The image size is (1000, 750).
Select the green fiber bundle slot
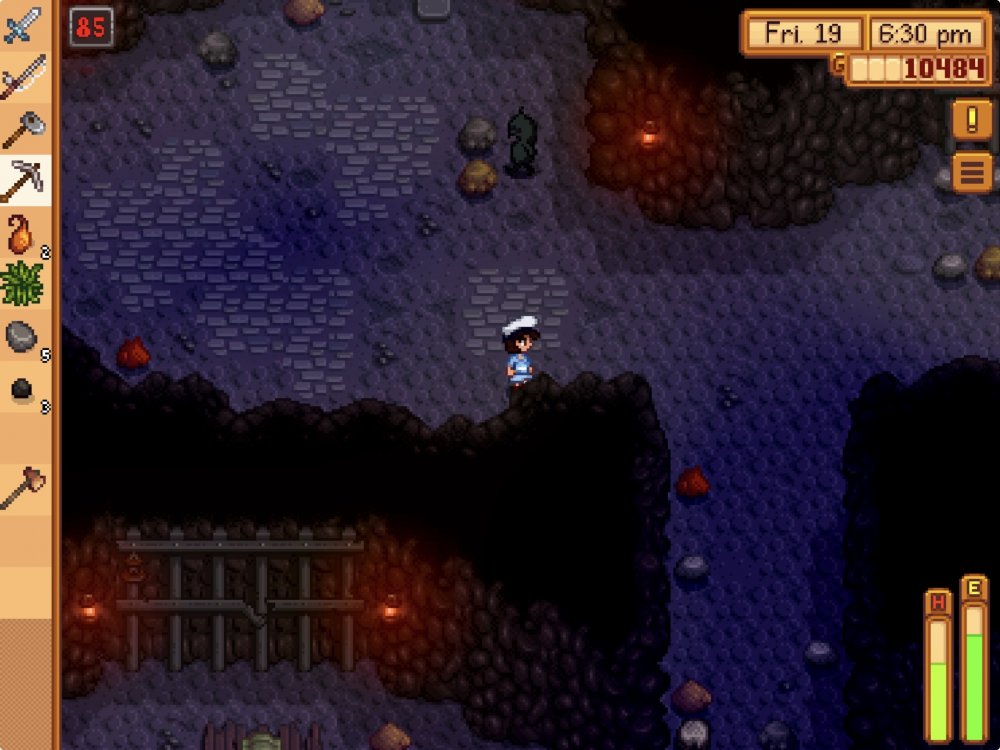coord(24,284)
